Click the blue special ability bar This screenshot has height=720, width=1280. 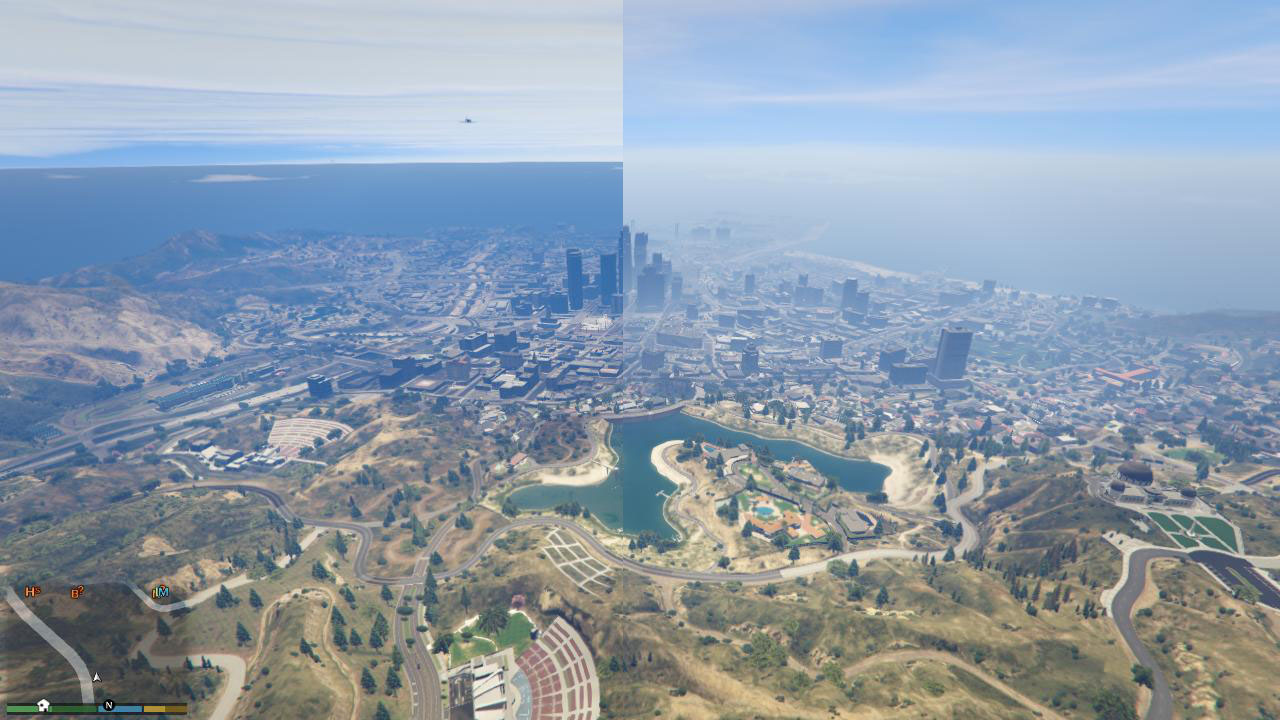(118, 707)
